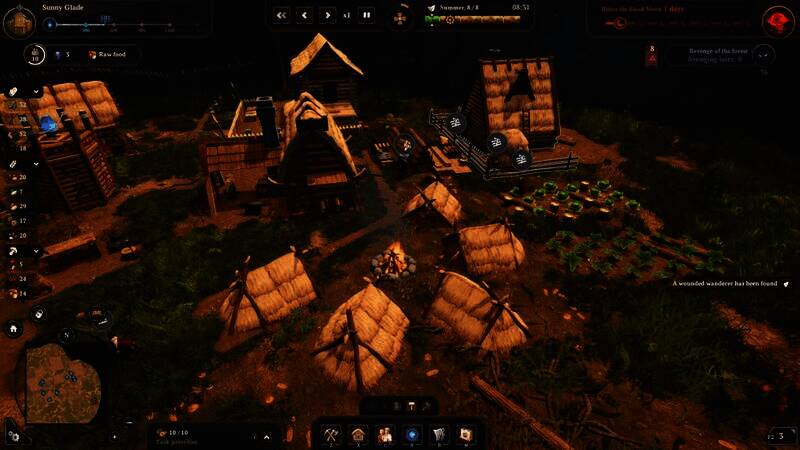
Task: Open the house building menu
Action: pyautogui.click(x=359, y=435)
